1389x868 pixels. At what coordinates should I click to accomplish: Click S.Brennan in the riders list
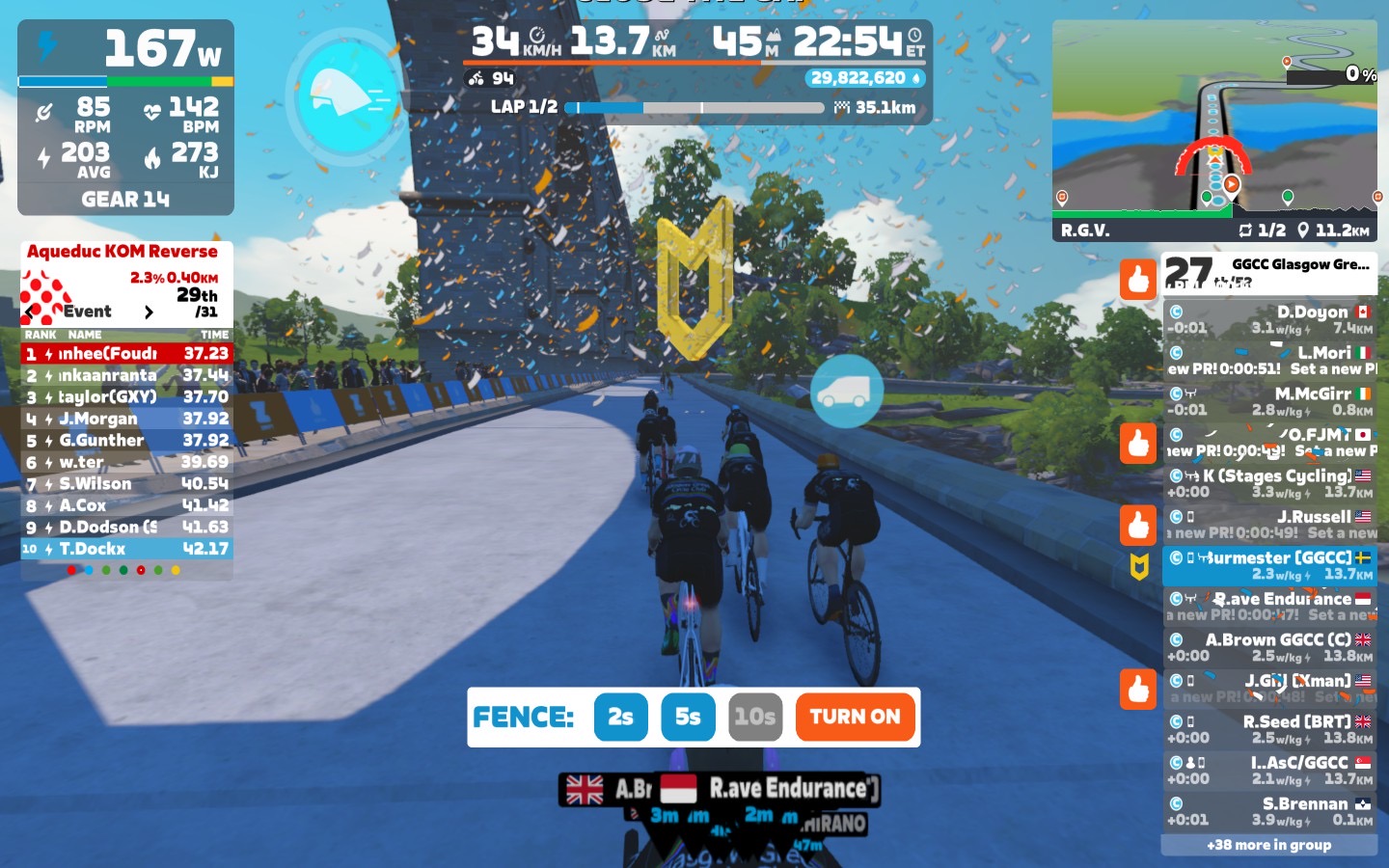pyautogui.click(x=1268, y=811)
